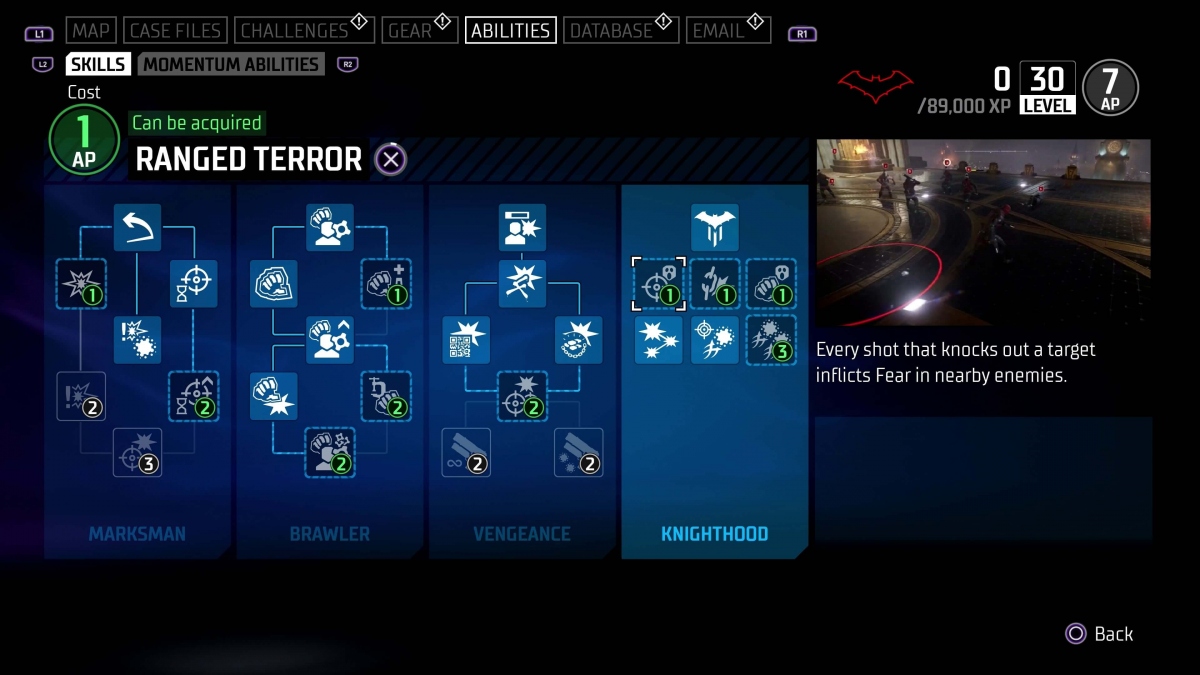This screenshot has width=1200, height=675.
Task: Open the Challenges tab
Action: 295,31
